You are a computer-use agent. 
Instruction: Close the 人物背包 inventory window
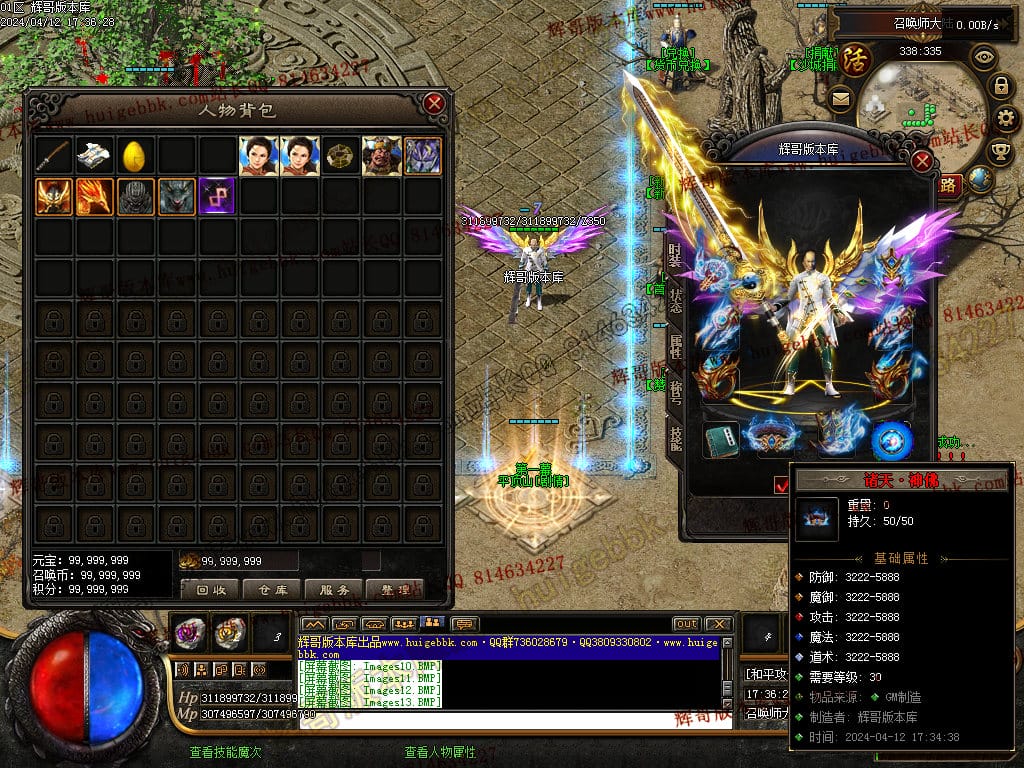click(x=433, y=103)
